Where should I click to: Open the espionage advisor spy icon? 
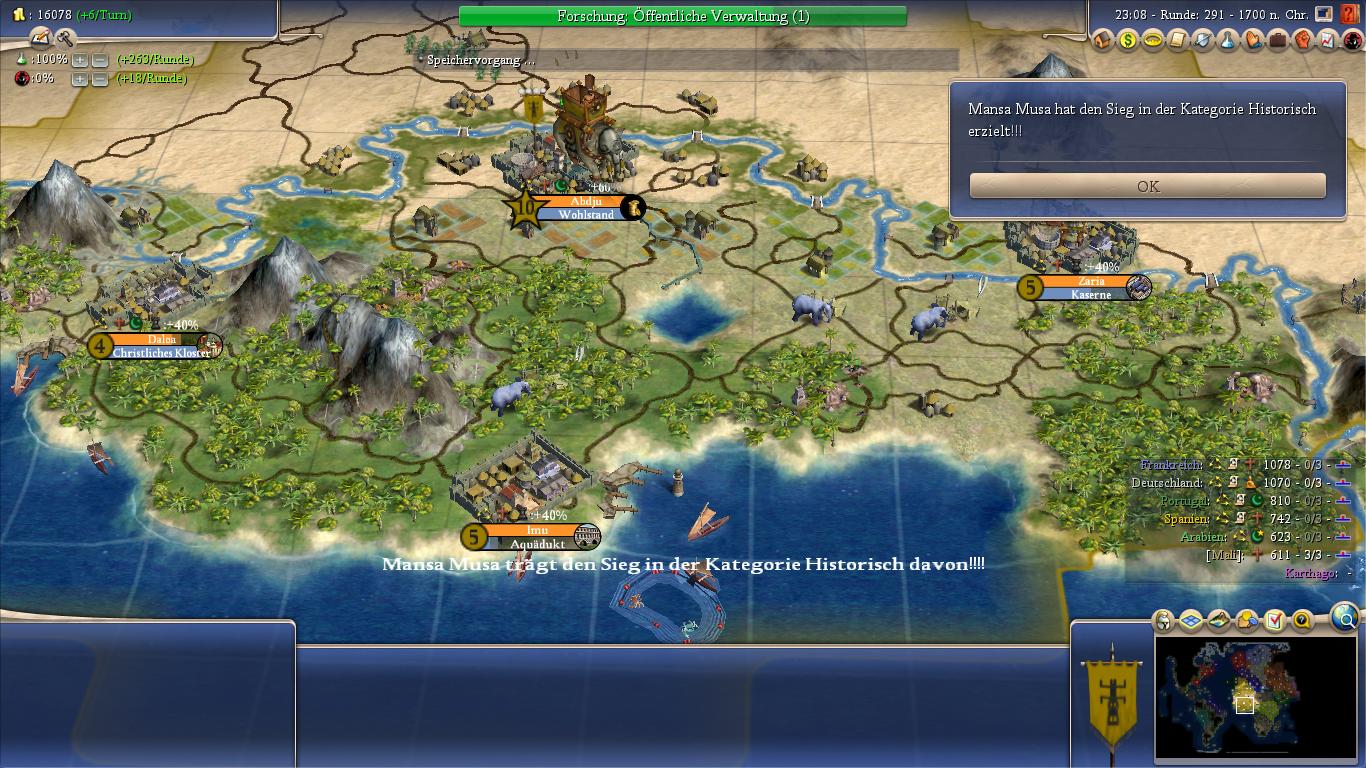point(1352,41)
